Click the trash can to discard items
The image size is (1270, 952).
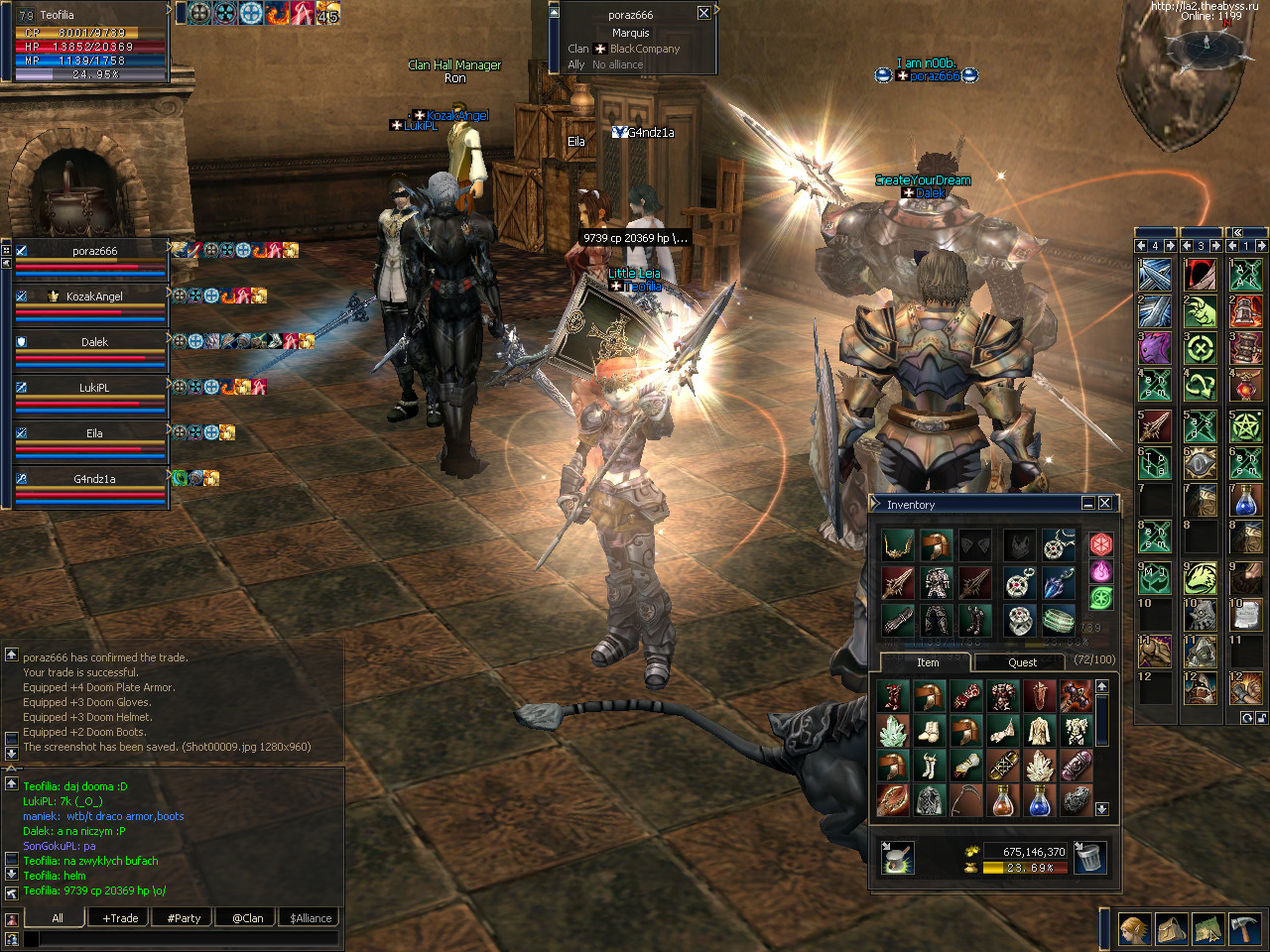tap(1089, 858)
